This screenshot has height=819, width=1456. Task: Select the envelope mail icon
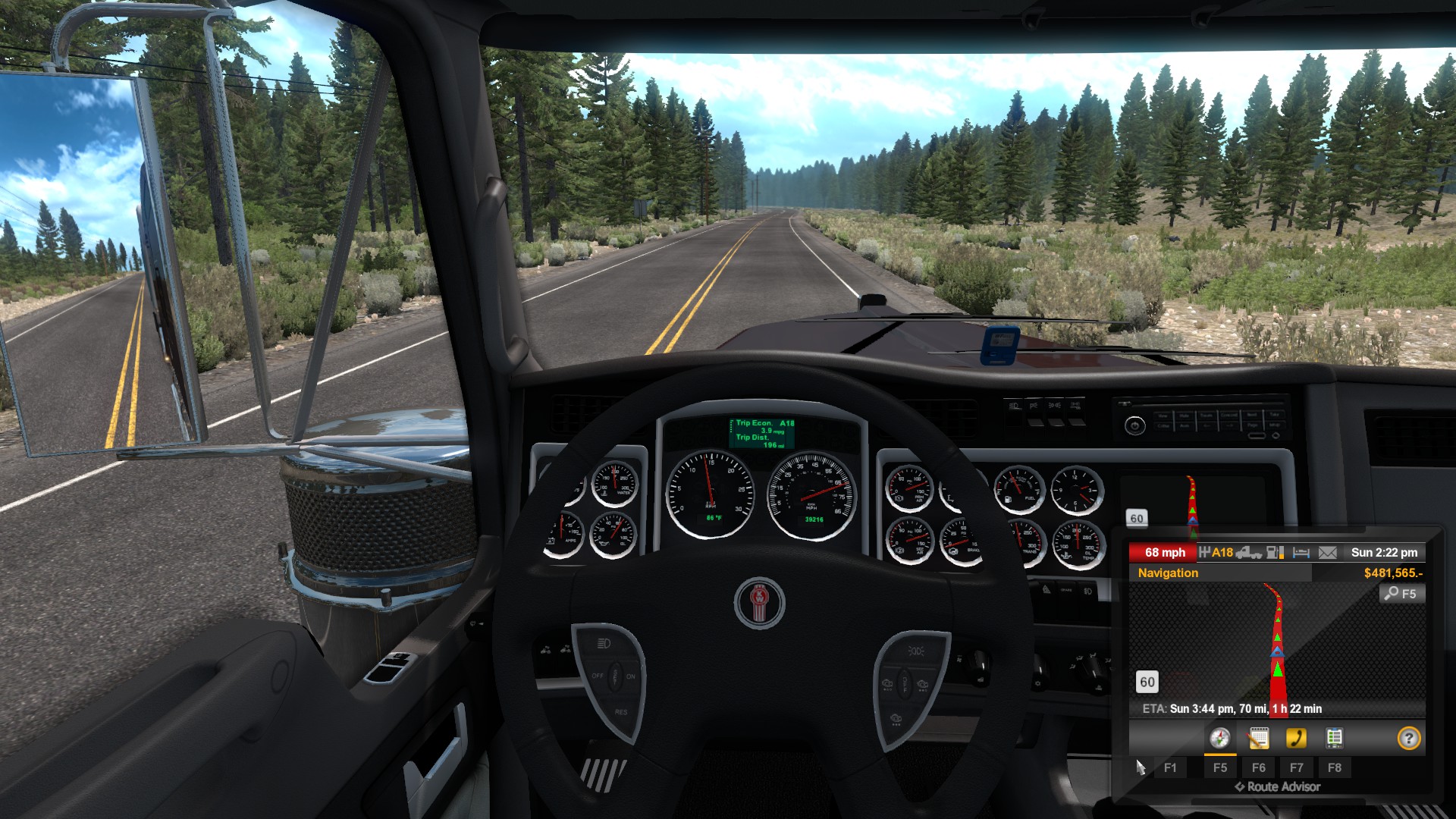1327,553
